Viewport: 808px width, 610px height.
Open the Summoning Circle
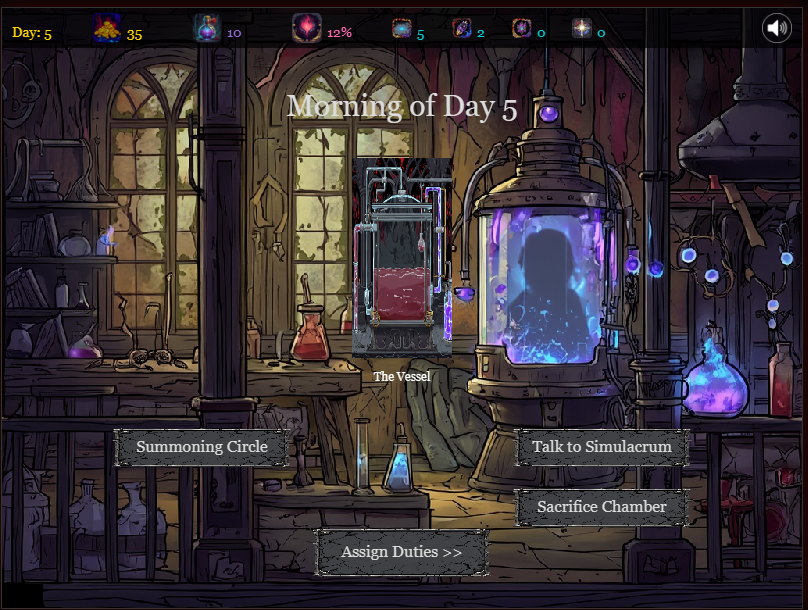coord(202,447)
